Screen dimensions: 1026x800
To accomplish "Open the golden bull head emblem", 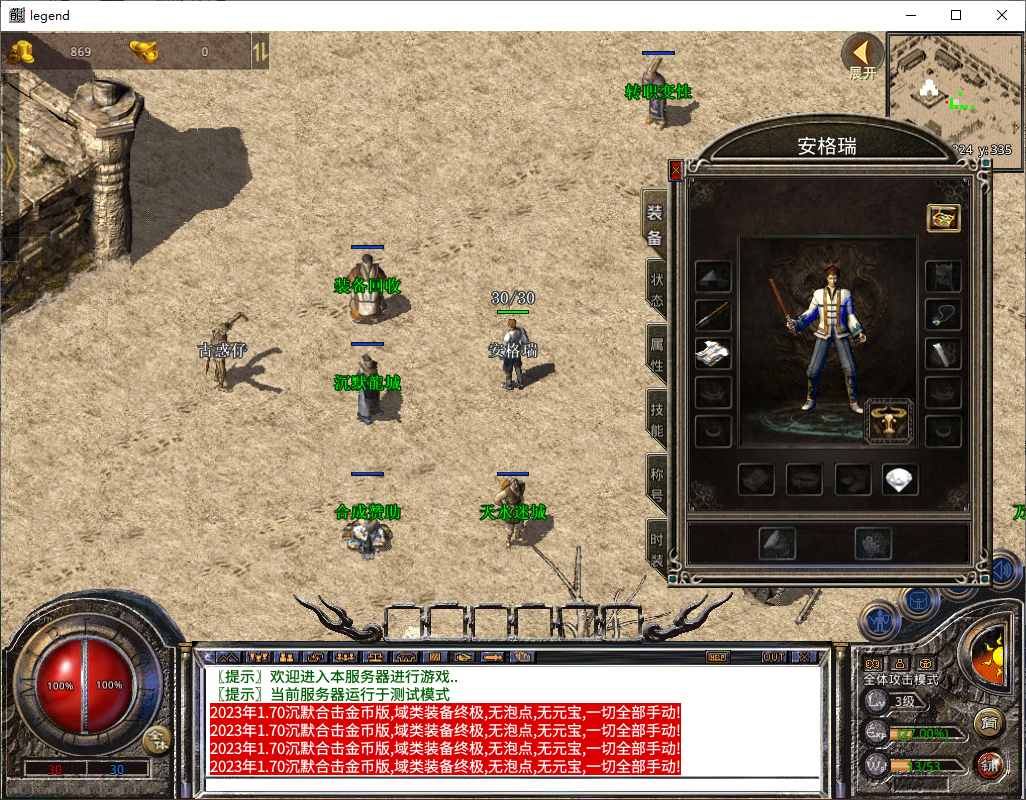I will (x=889, y=420).
